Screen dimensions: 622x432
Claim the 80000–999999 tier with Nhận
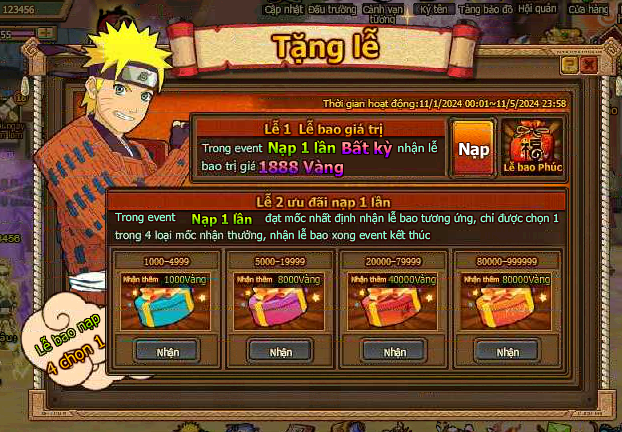pos(507,352)
